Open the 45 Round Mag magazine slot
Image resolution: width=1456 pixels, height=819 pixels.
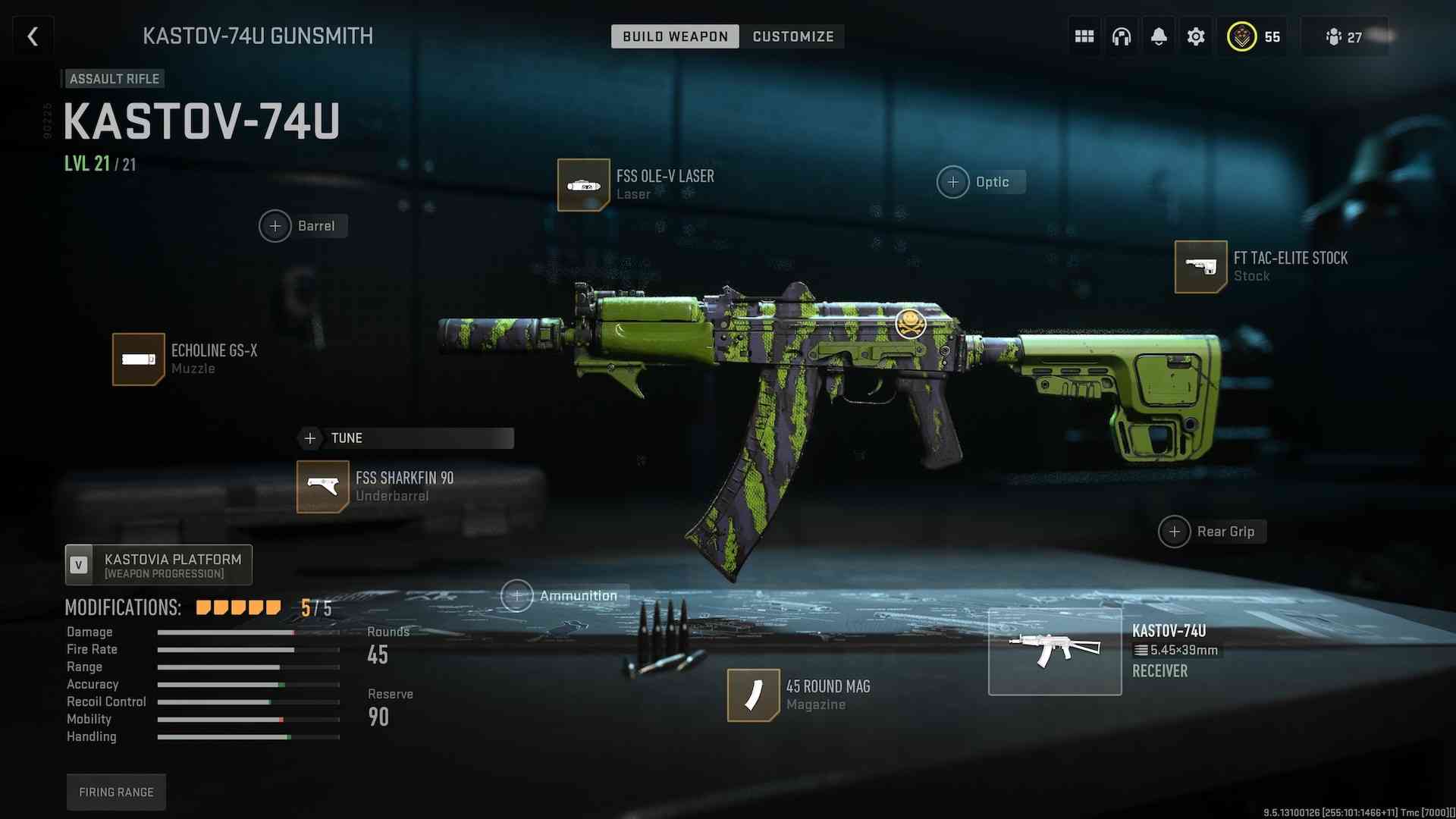point(753,695)
